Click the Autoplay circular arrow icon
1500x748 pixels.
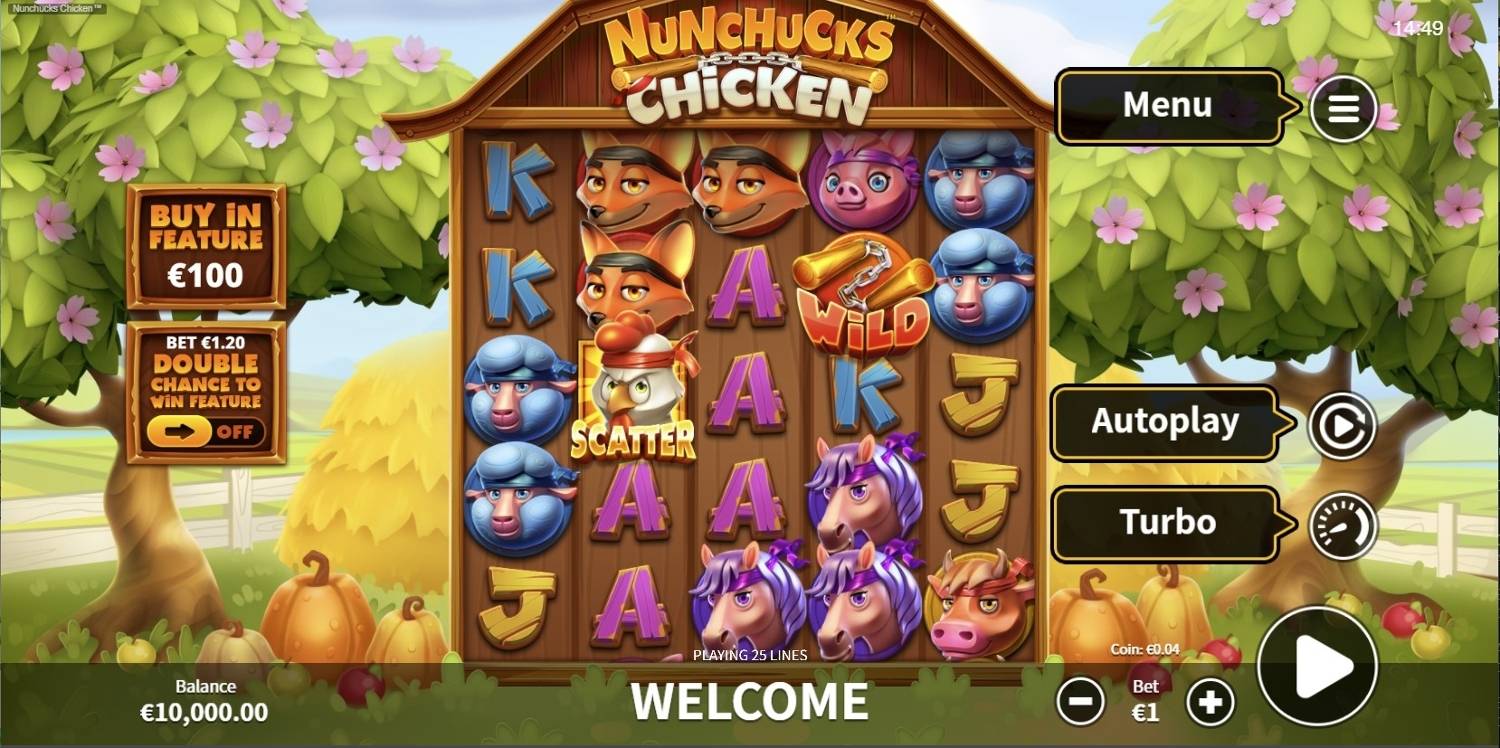click(x=1343, y=423)
